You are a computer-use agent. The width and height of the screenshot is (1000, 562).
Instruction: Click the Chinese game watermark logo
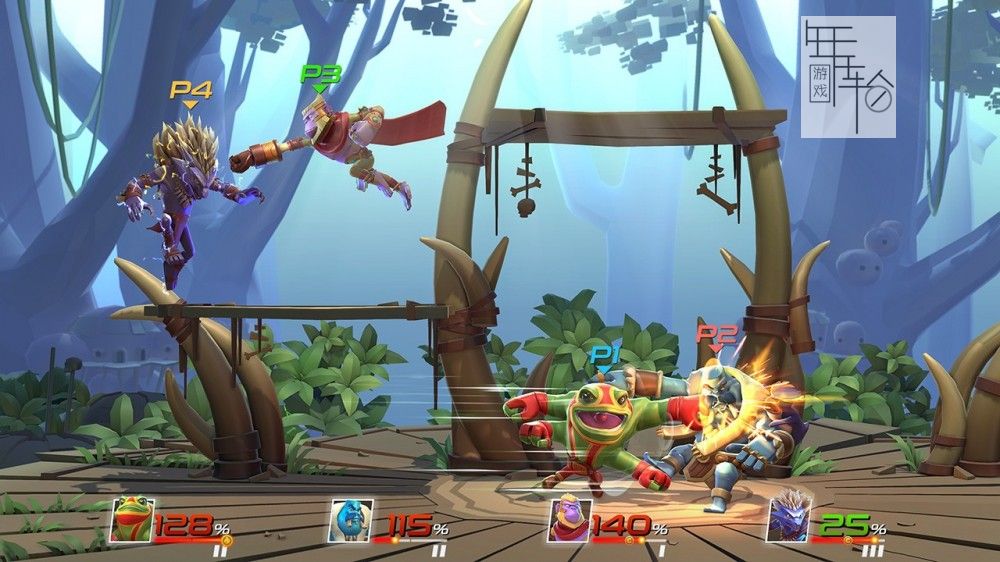(848, 76)
